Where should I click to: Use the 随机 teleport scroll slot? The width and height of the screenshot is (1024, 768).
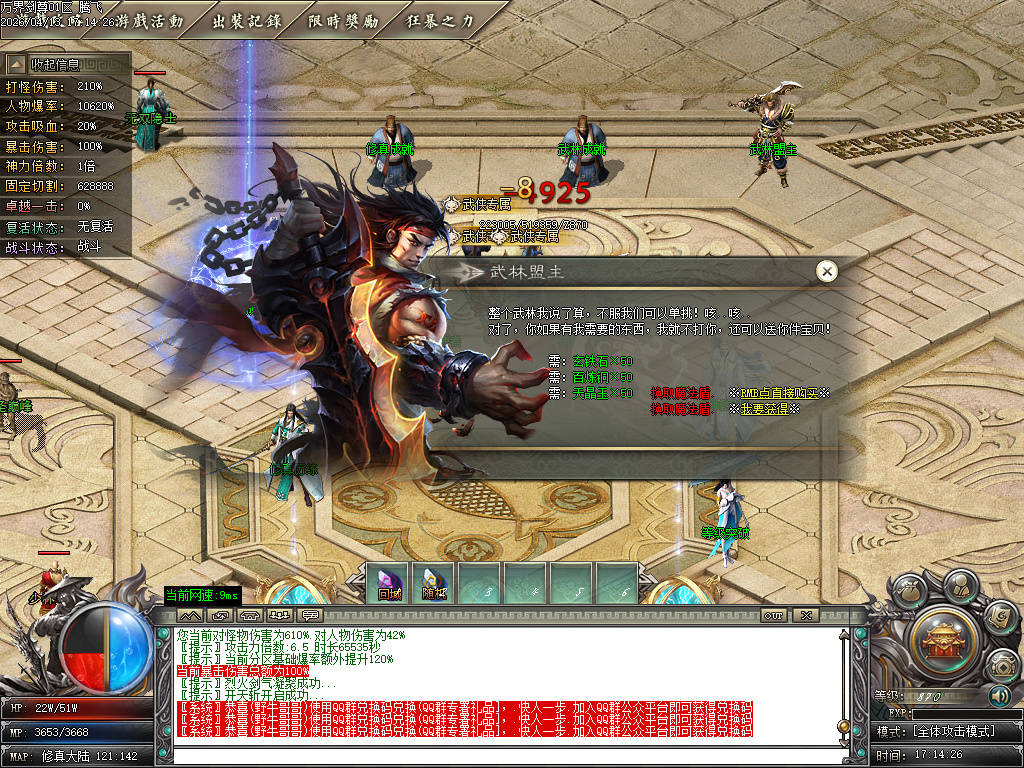(435, 584)
